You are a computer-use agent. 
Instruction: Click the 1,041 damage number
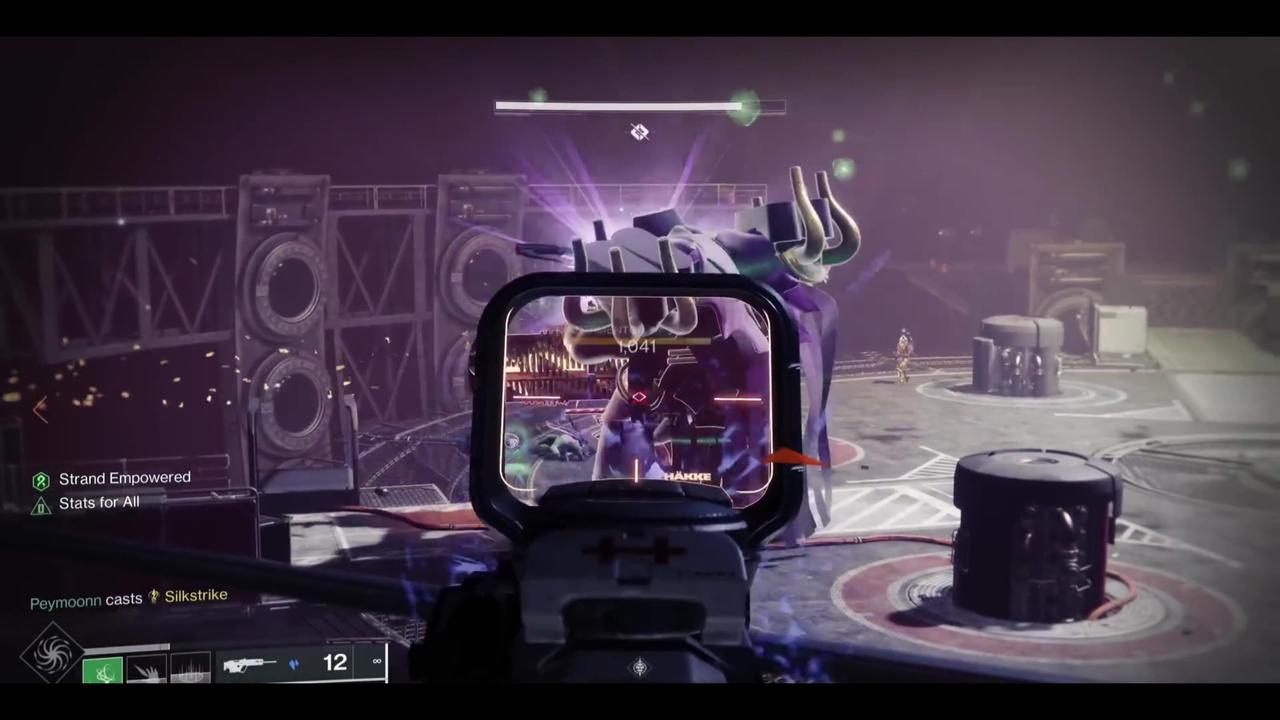click(637, 346)
